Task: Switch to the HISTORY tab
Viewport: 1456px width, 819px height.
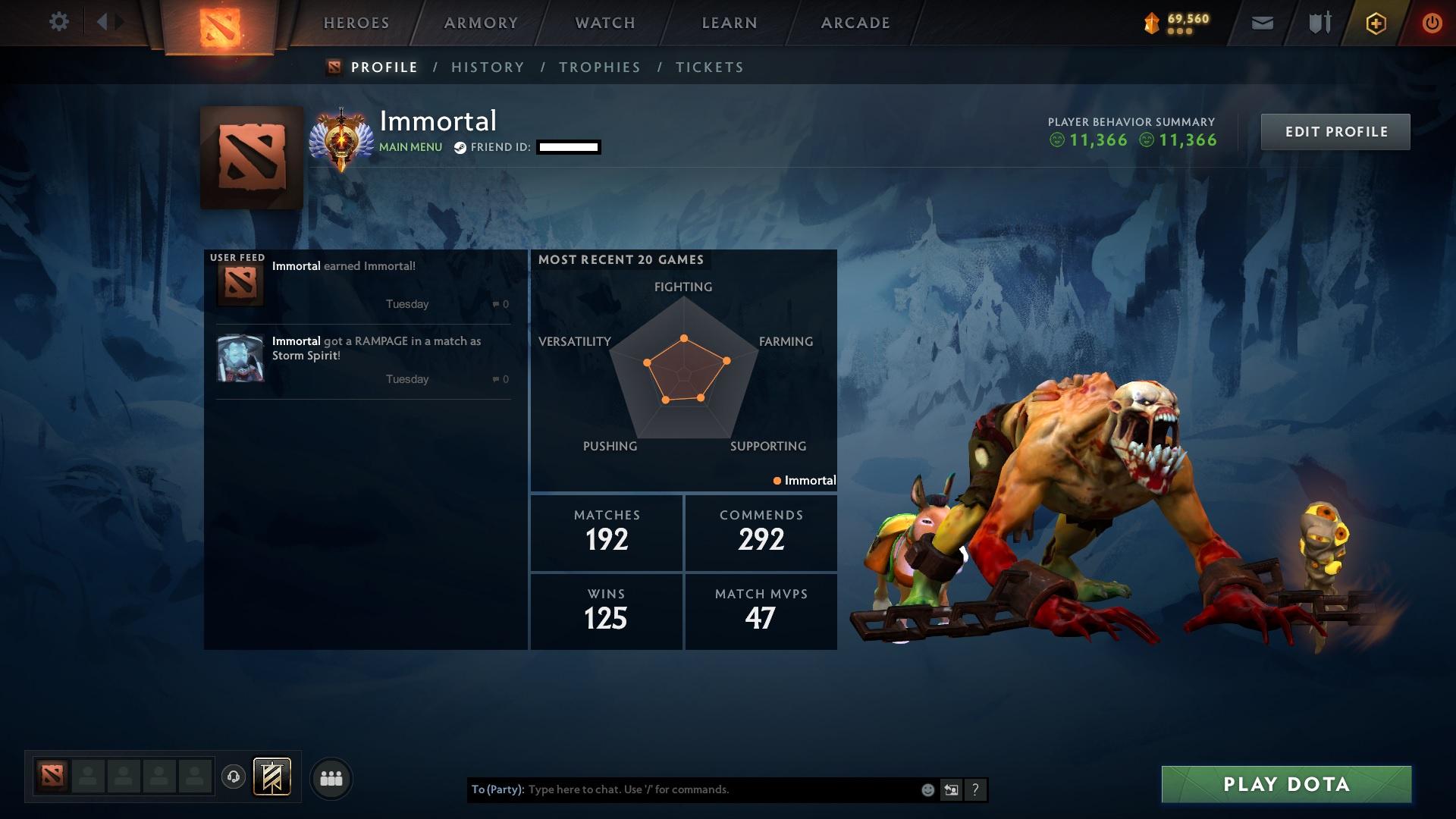Action: click(x=488, y=67)
